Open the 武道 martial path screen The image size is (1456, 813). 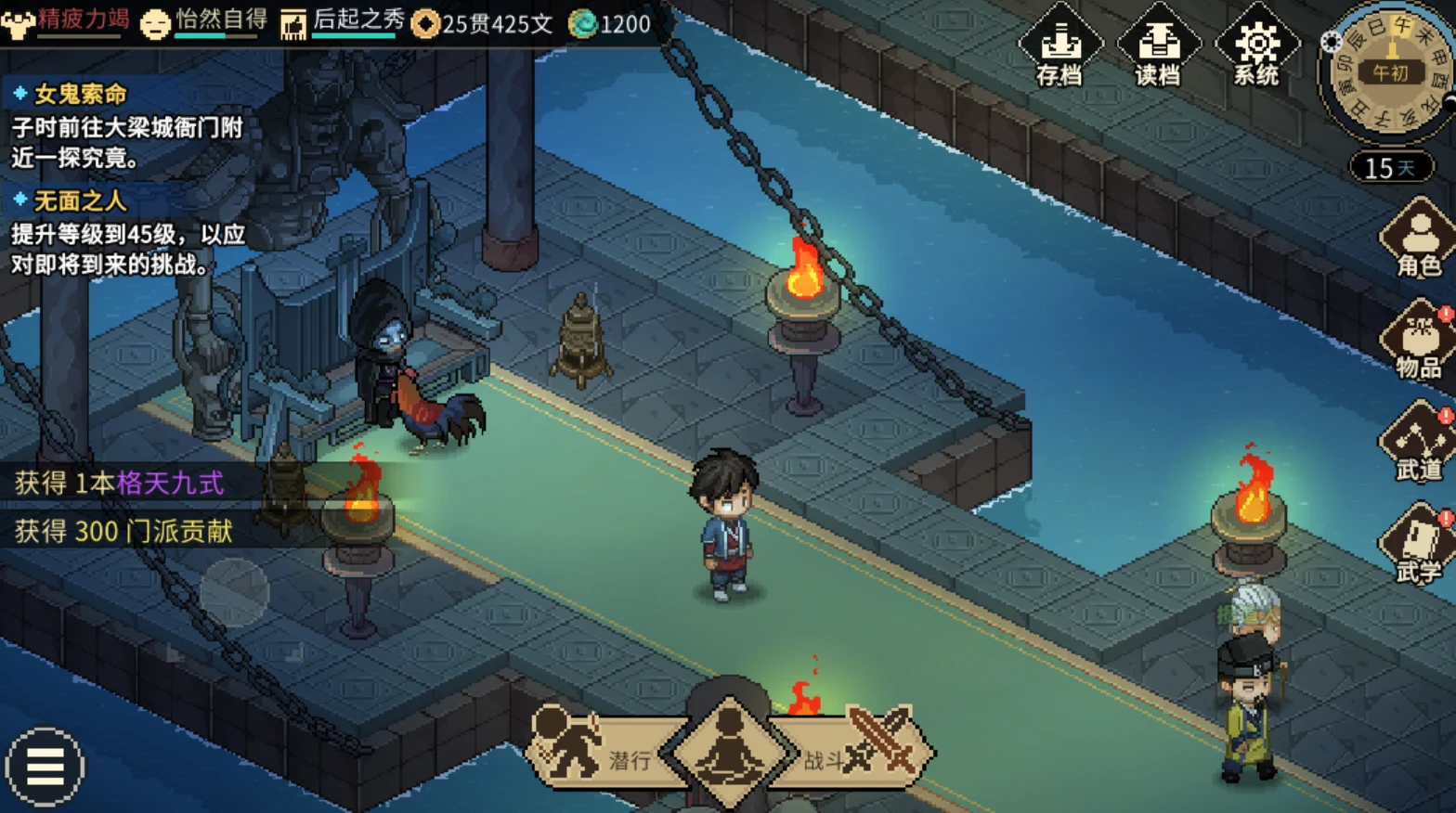[1418, 445]
